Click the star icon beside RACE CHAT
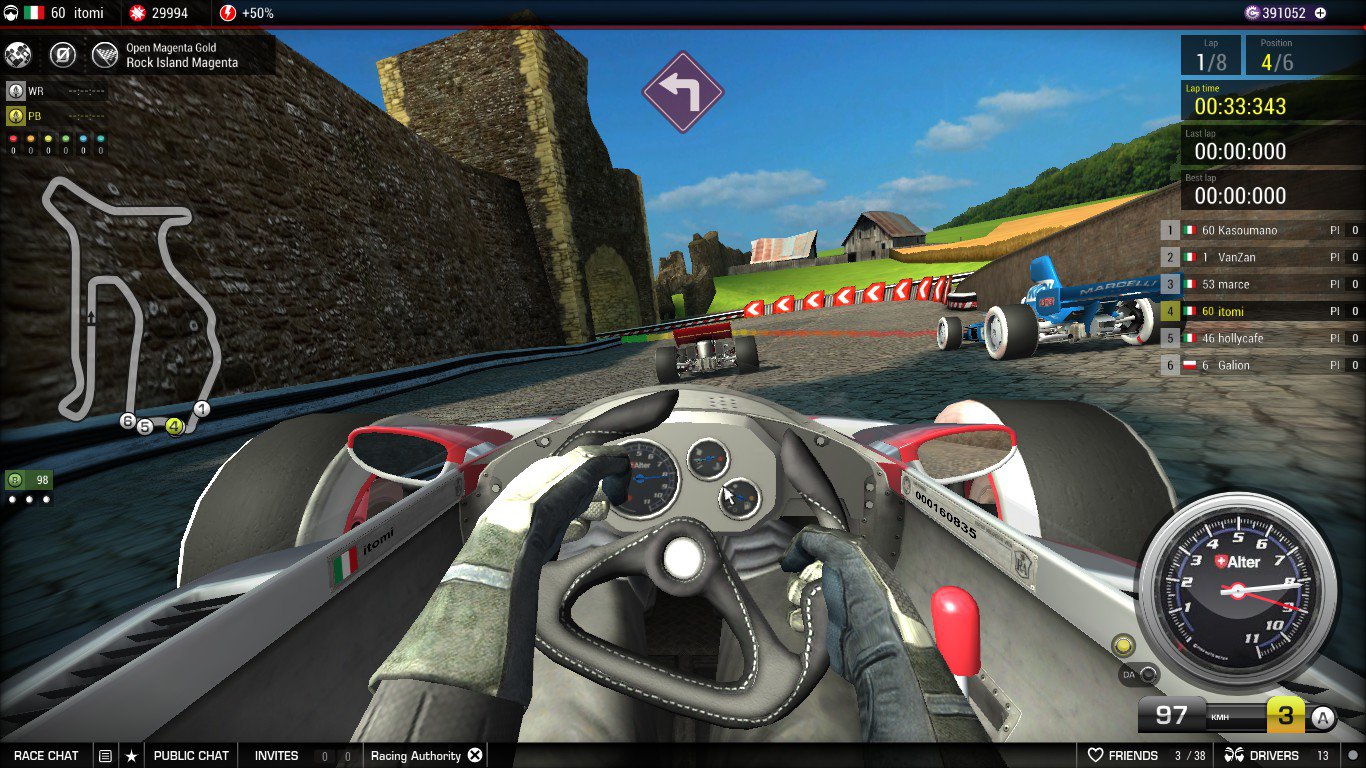The width and height of the screenshot is (1366, 768). pyautogui.click(x=129, y=755)
